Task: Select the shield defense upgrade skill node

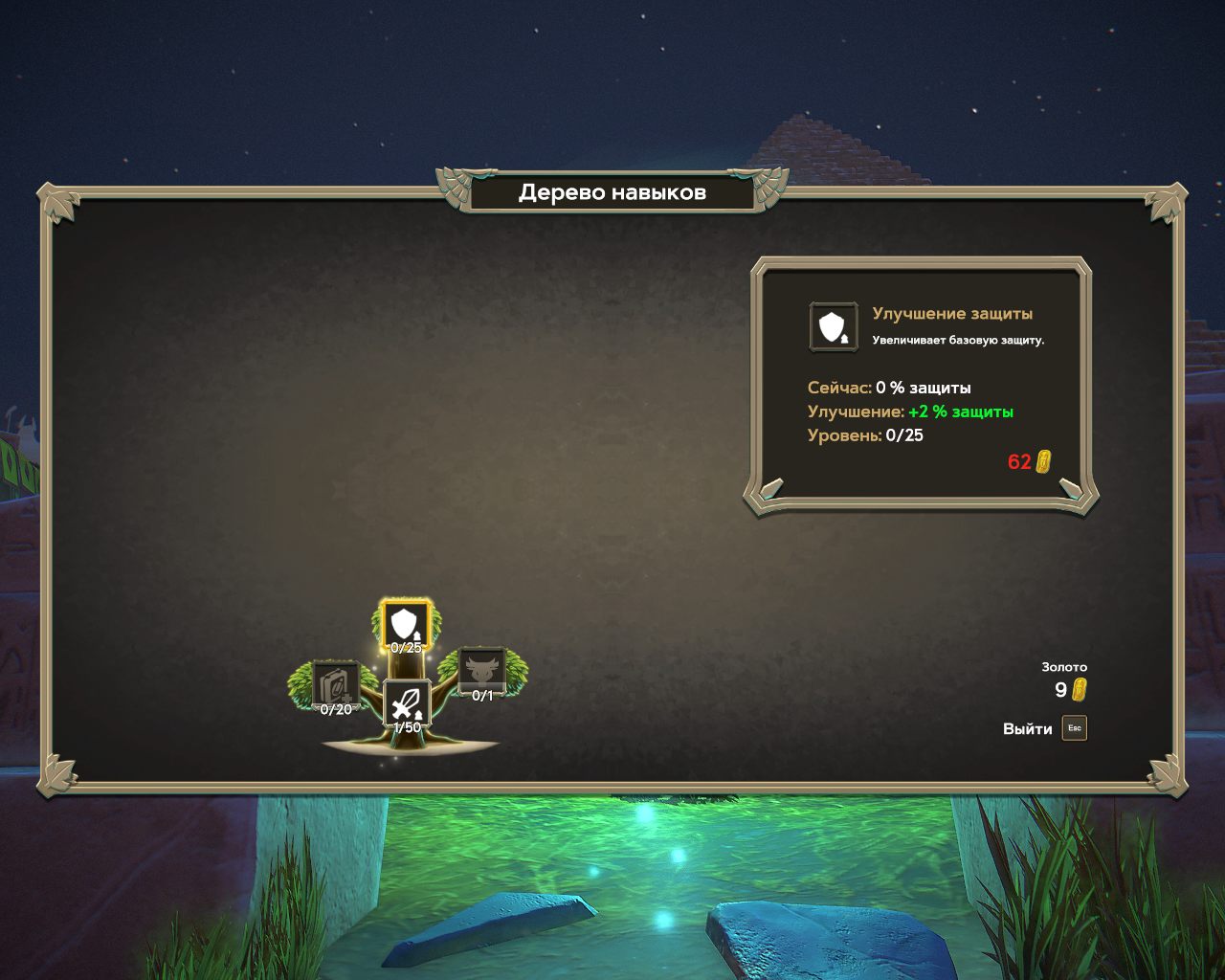Action: [406, 624]
